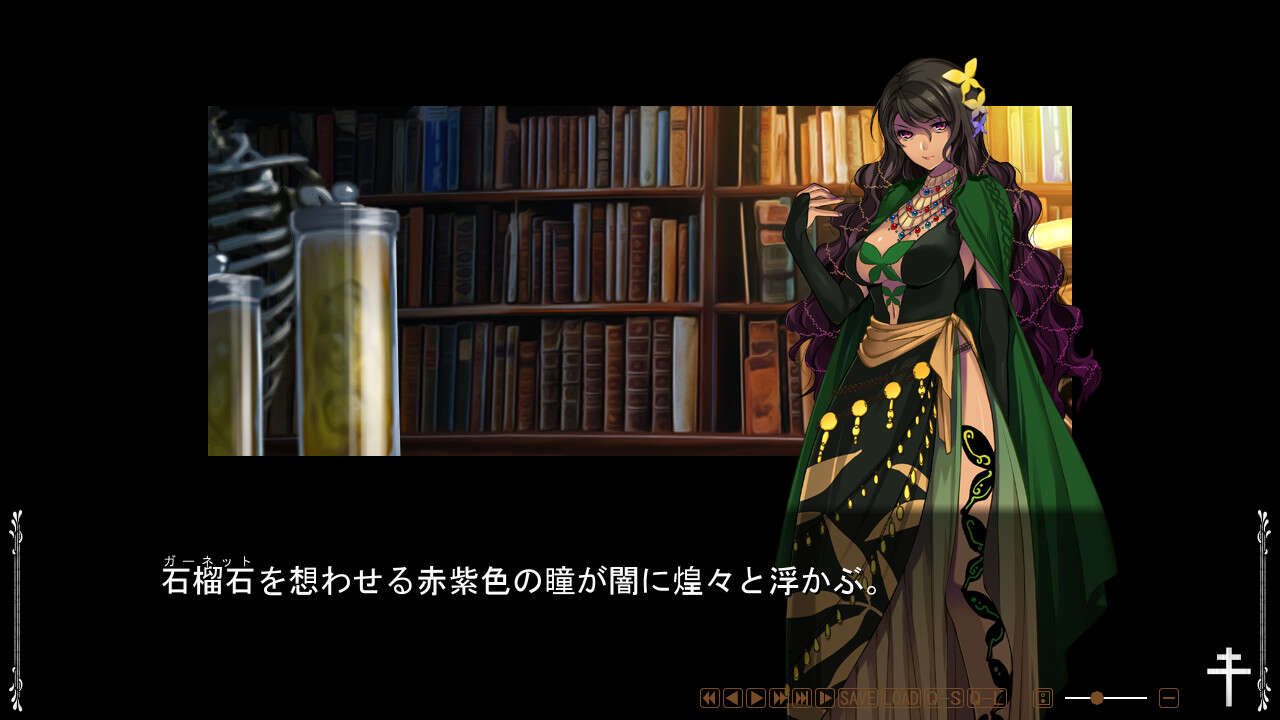Screen dimensions: 1280x720
Task: Click the small window icon beside the slider
Action: click(1042, 695)
